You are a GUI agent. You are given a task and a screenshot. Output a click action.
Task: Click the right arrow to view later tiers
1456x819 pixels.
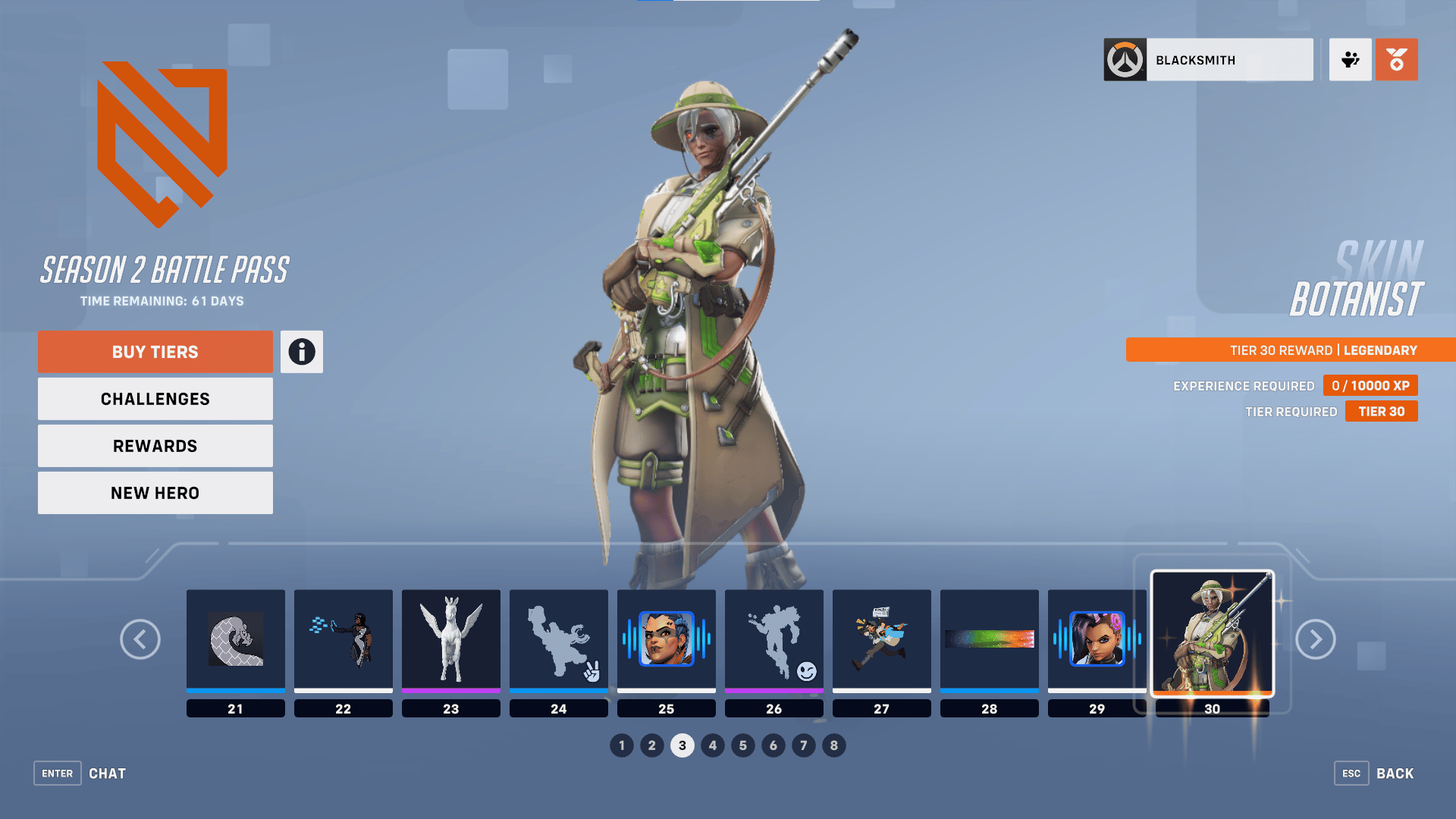coord(1316,639)
